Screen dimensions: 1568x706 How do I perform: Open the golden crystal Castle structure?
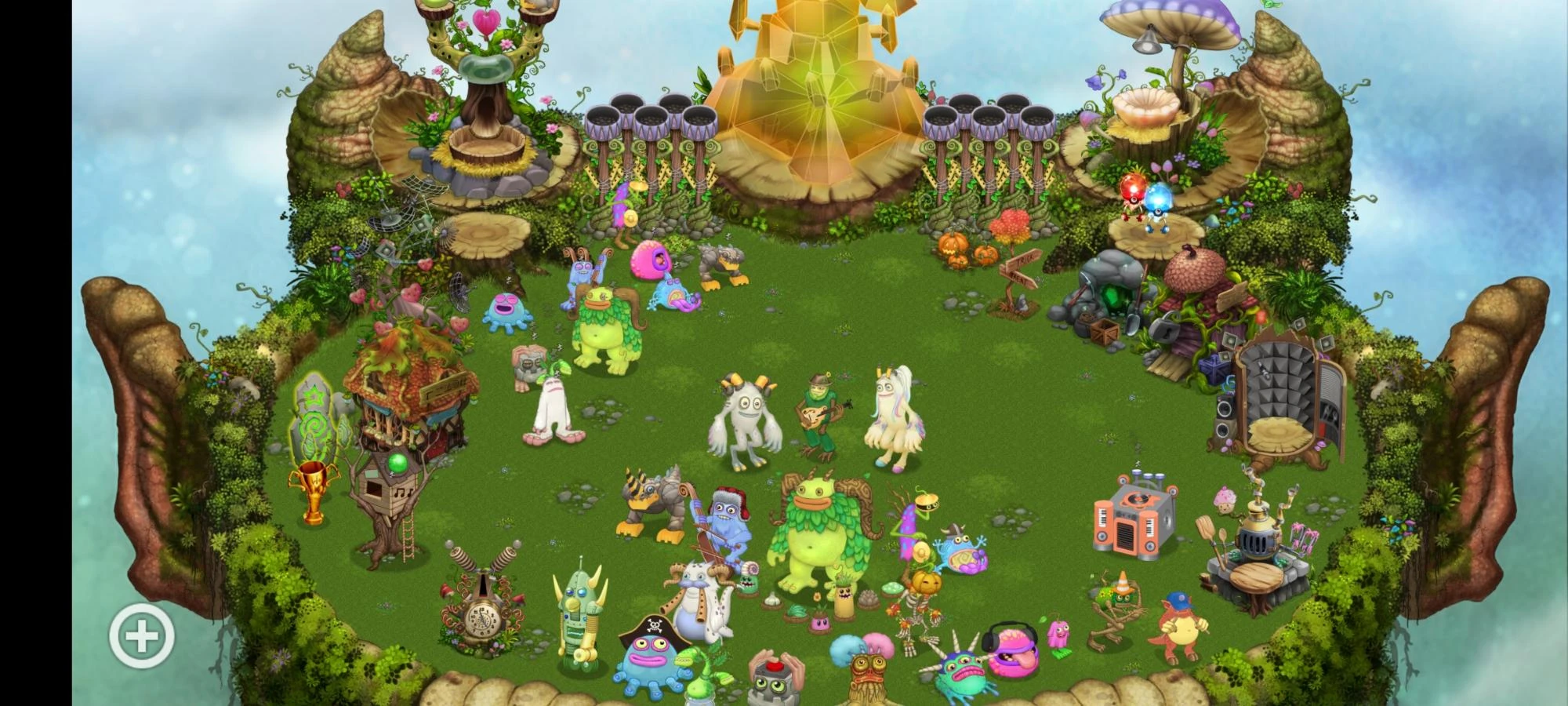click(x=823, y=94)
